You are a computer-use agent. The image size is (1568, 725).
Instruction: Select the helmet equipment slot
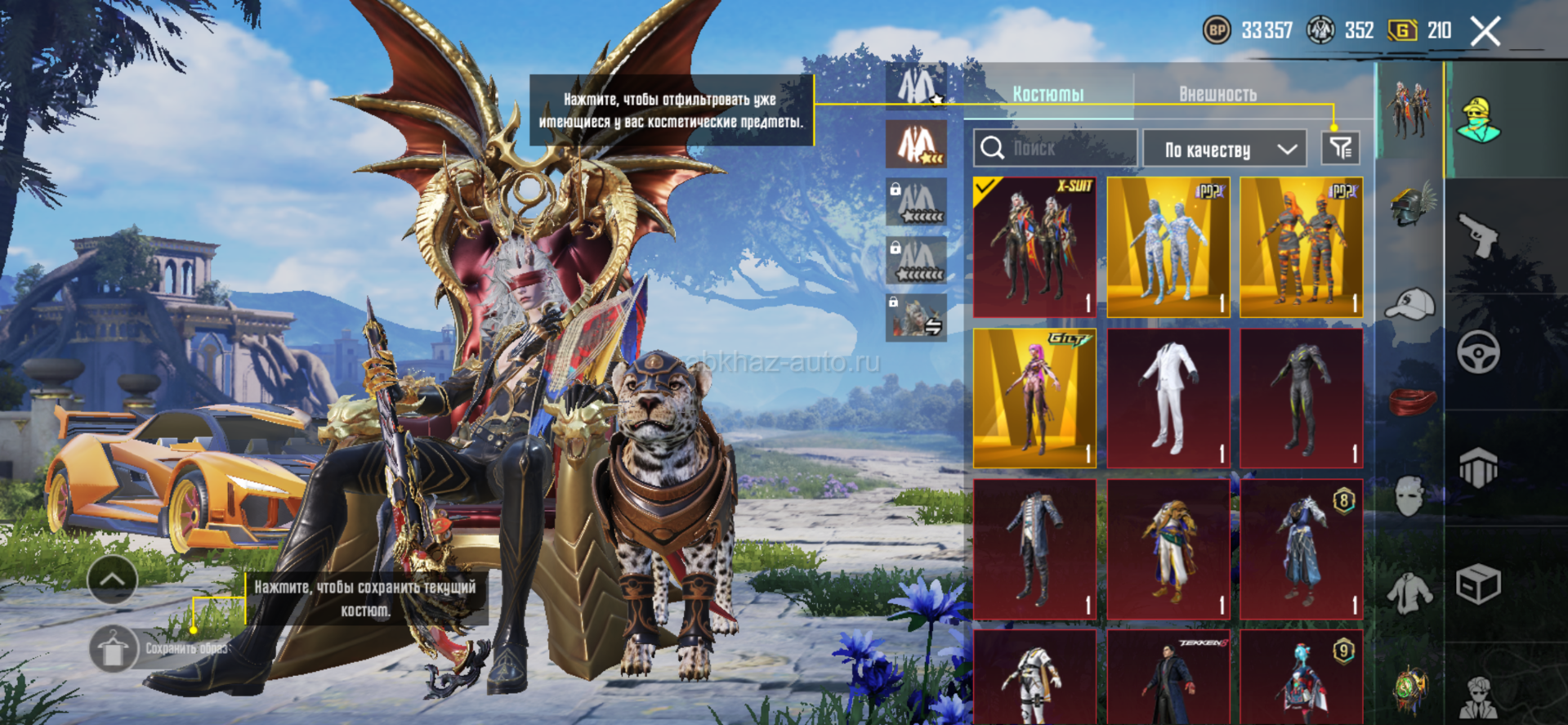click(x=1411, y=204)
